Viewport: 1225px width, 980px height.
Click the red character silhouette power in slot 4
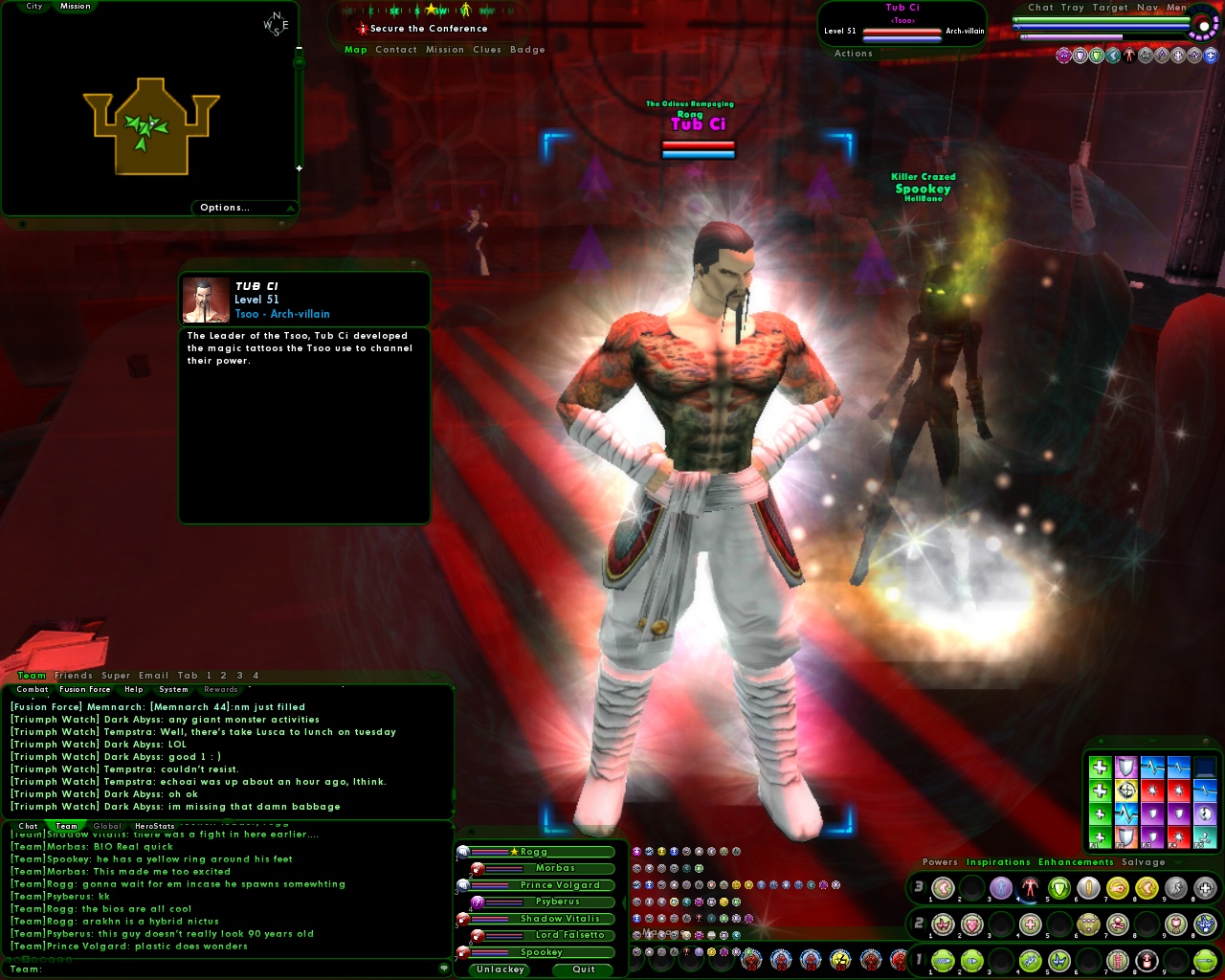coord(1030,887)
